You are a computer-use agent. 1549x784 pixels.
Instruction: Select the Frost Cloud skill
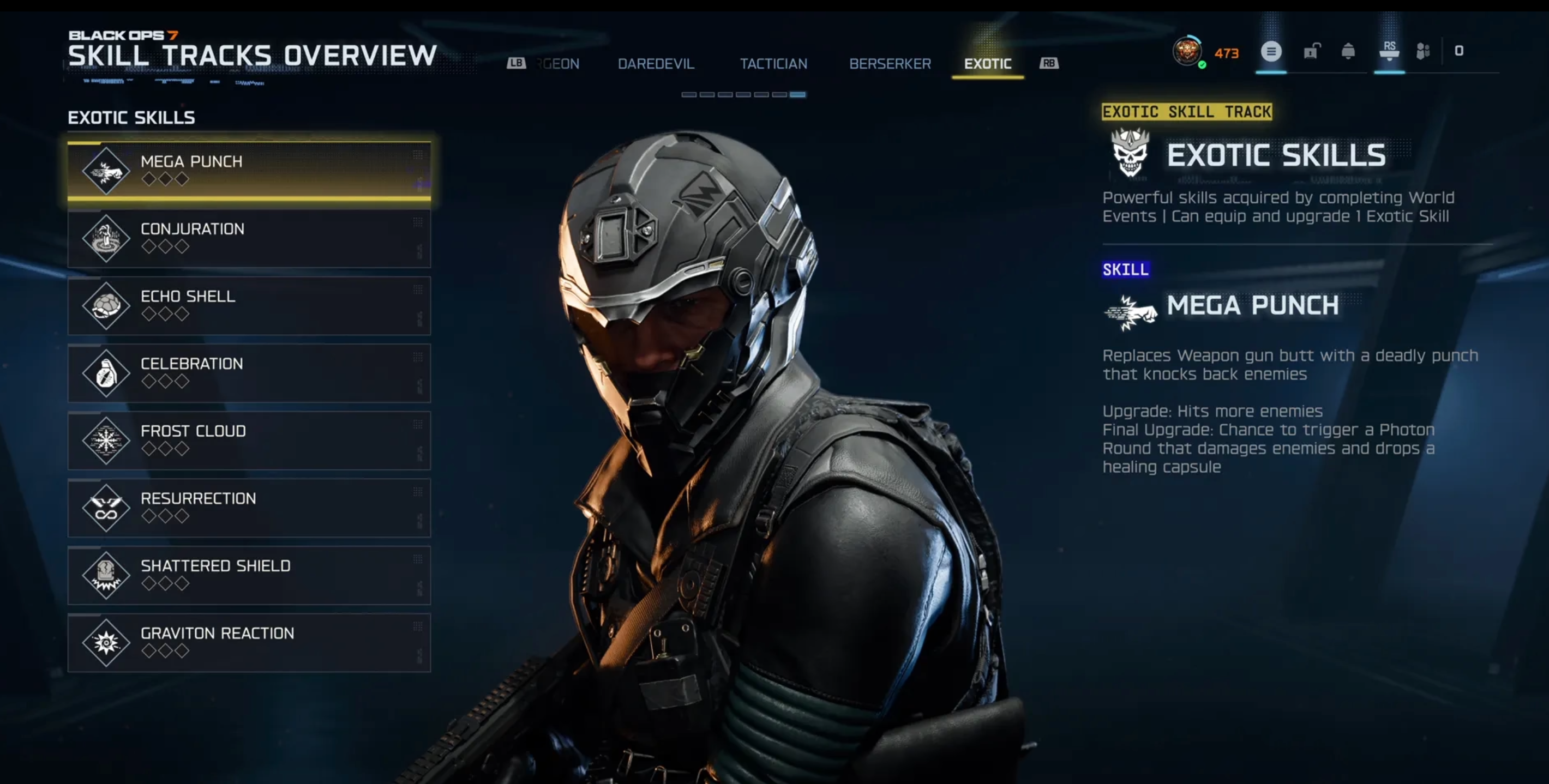coord(249,439)
